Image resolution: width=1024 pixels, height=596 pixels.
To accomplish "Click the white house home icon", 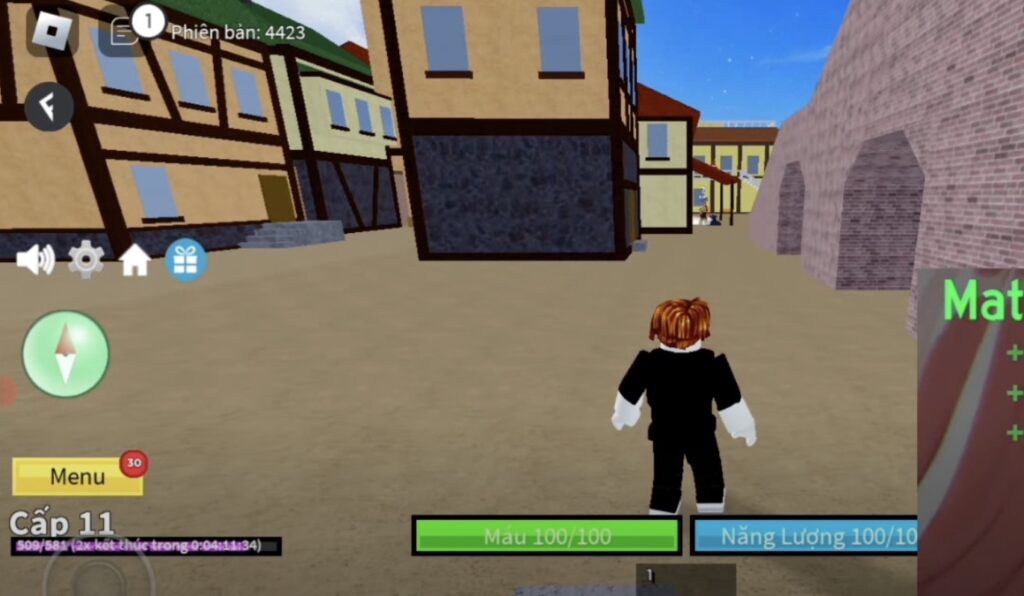I will tap(135, 261).
